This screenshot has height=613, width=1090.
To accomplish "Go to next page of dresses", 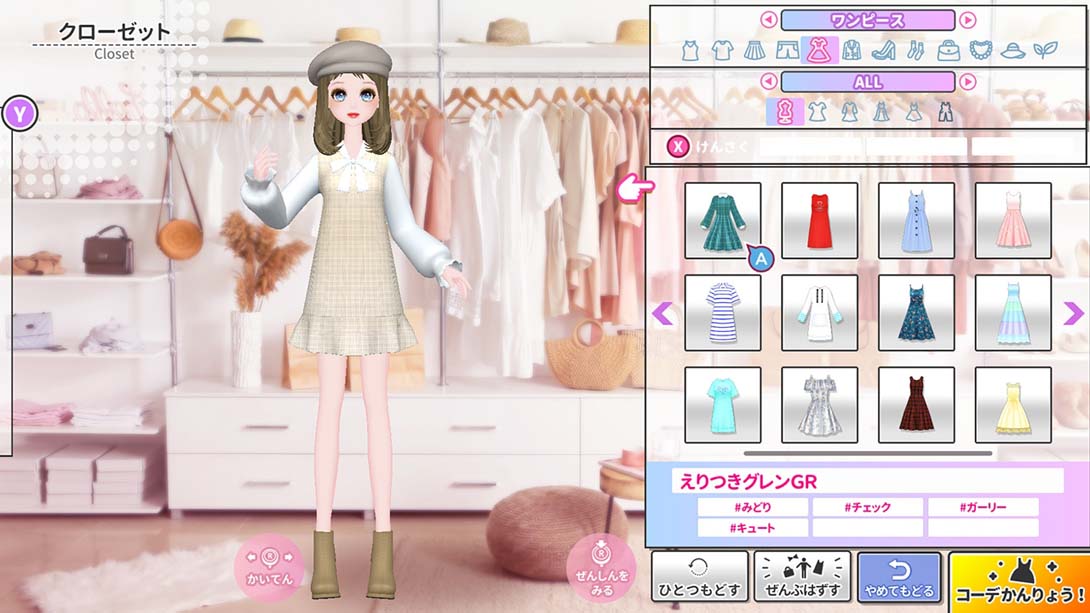I will point(1072,314).
